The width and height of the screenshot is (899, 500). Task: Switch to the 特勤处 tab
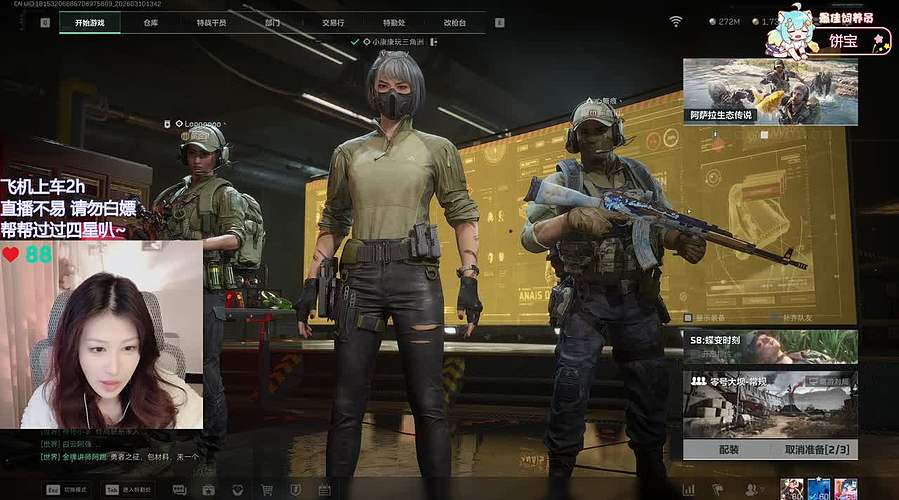click(394, 21)
